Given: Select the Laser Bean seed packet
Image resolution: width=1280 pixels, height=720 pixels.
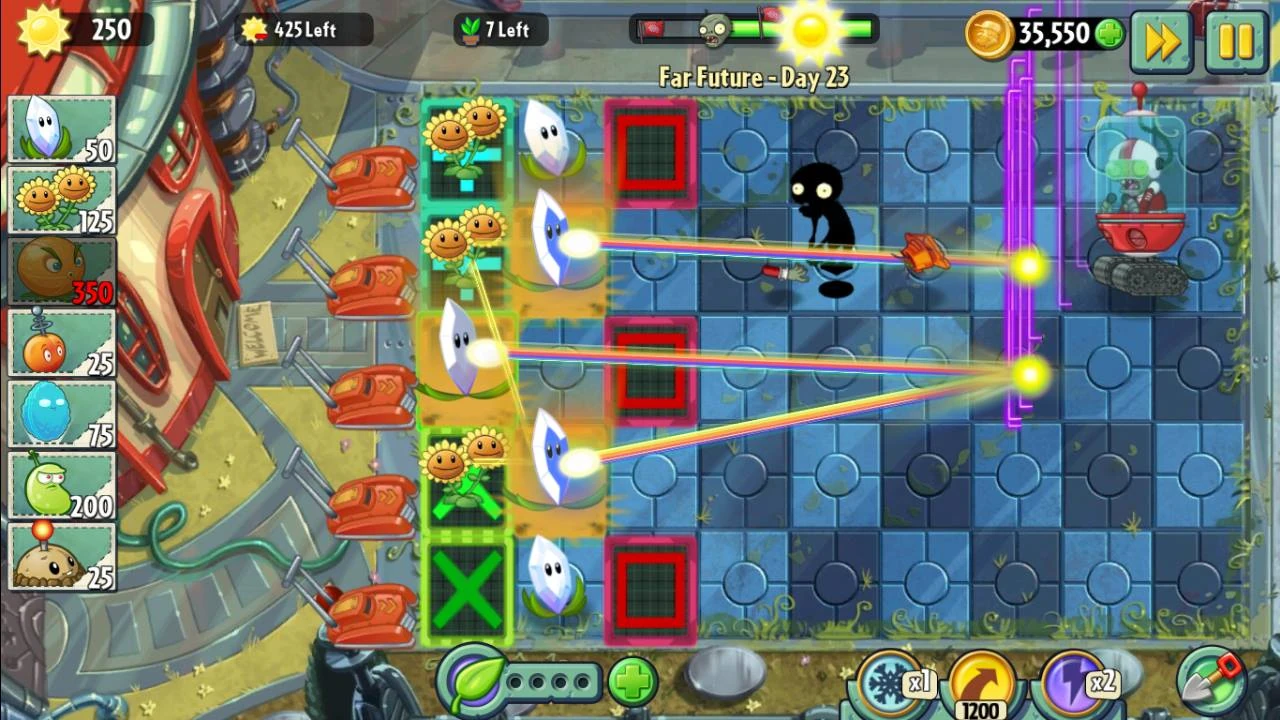Looking at the screenshot, I should (x=62, y=484).
